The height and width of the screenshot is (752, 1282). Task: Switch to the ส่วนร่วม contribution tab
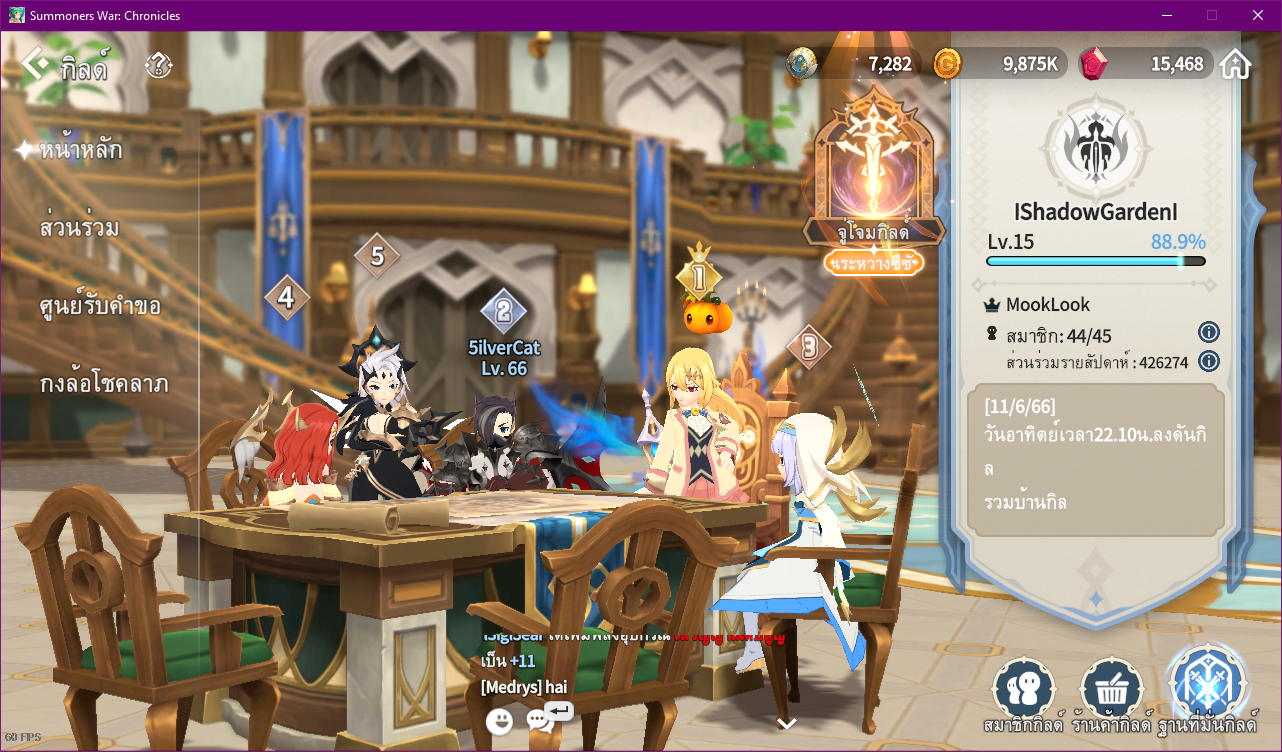point(80,228)
